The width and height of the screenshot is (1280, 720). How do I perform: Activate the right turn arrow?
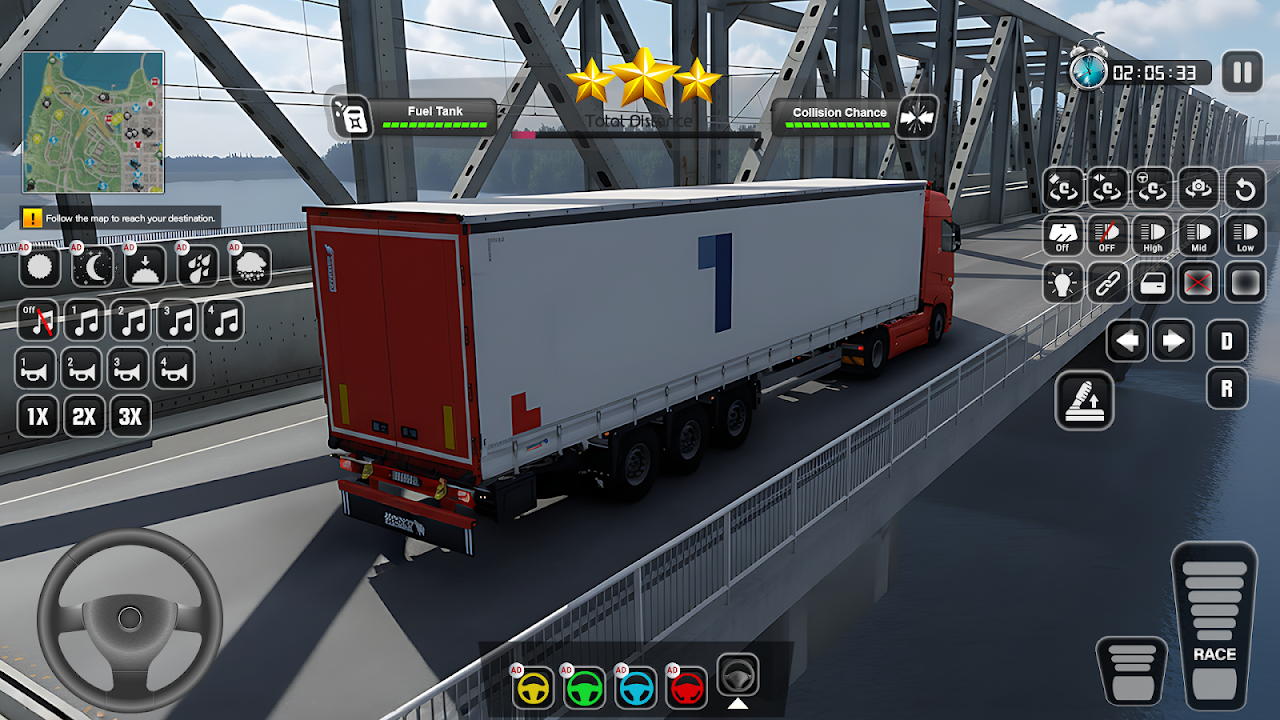[1173, 341]
